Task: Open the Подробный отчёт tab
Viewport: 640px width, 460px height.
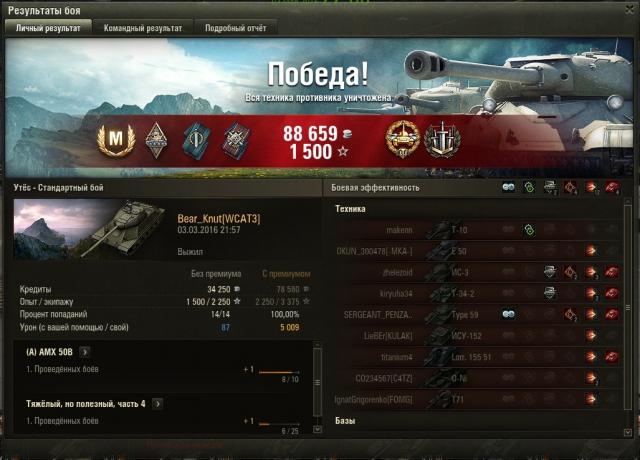Action: (234, 28)
